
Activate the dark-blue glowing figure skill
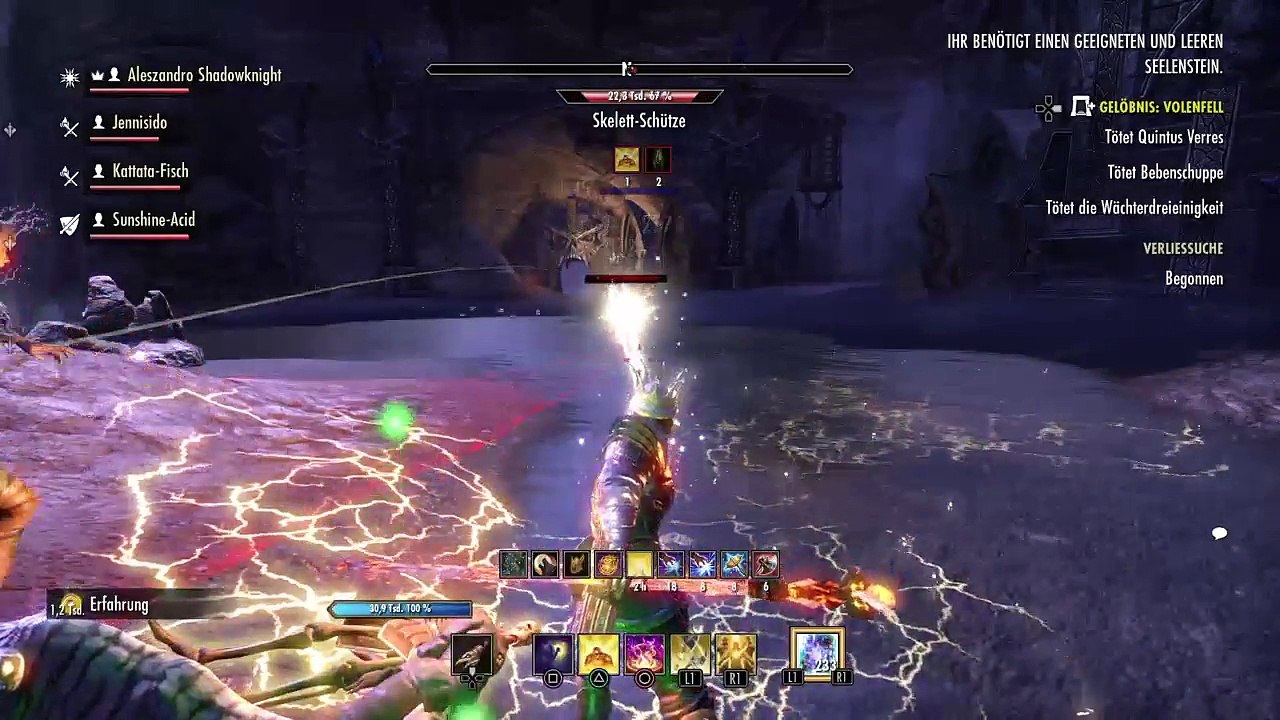click(x=552, y=653)
